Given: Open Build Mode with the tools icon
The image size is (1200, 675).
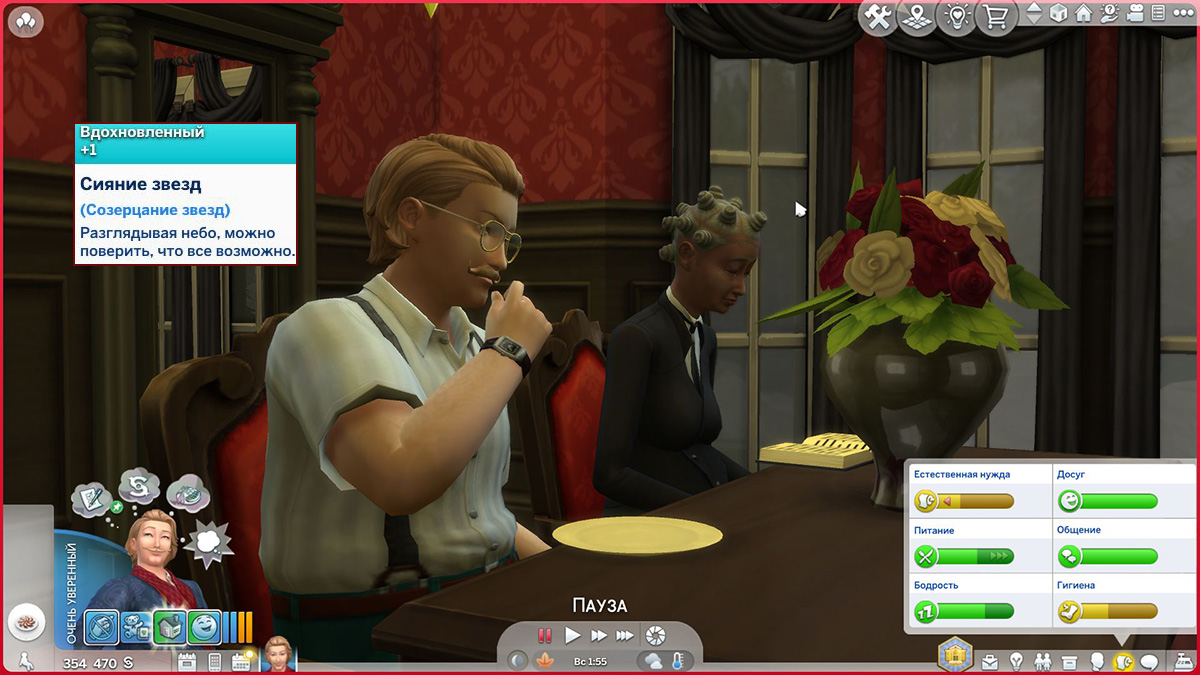Looking at the screenshot, I should pos(878,18).
